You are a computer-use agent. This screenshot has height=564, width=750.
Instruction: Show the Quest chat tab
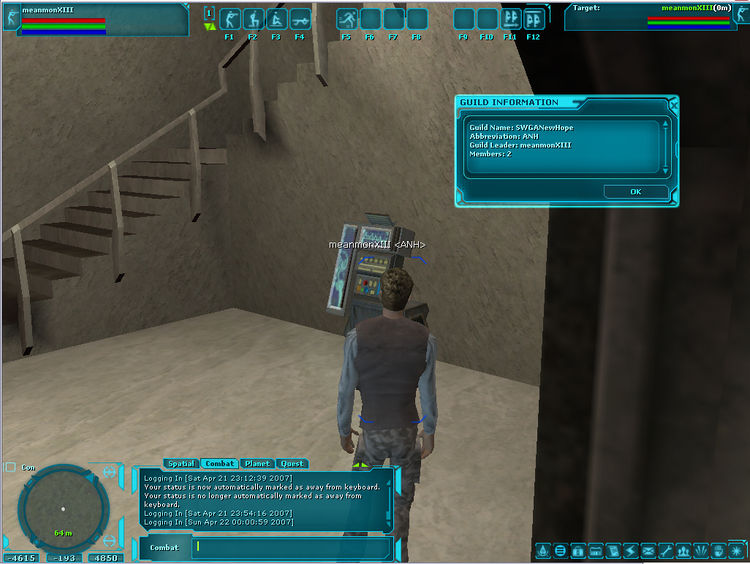coord(292,464)
